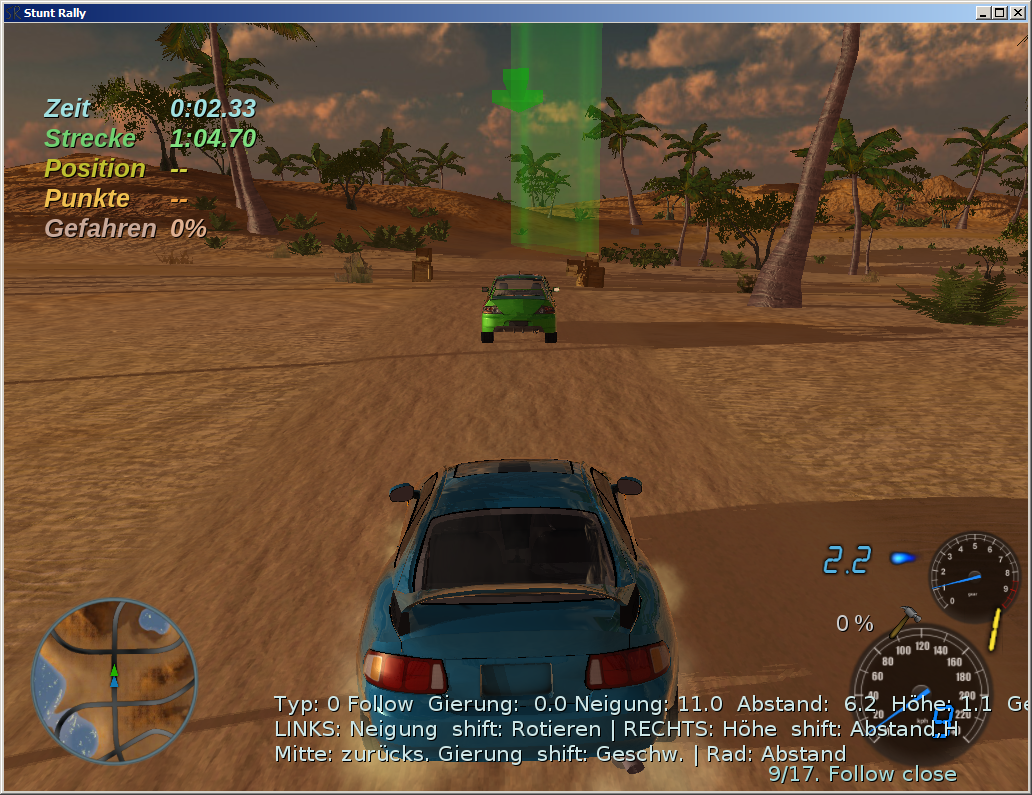Minimize the Stunt Rally window
Image resolution: width=1032 pixels, height=795 pixels.
pos(985,13)
